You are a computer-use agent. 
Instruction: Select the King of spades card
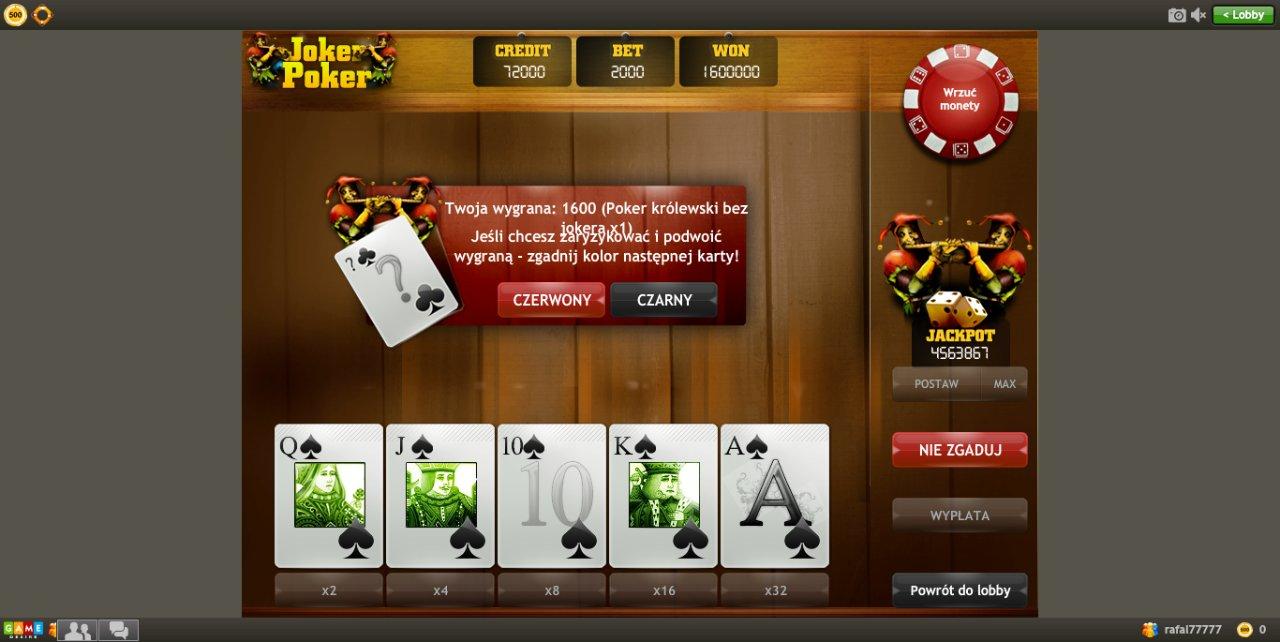click(663, 496)
